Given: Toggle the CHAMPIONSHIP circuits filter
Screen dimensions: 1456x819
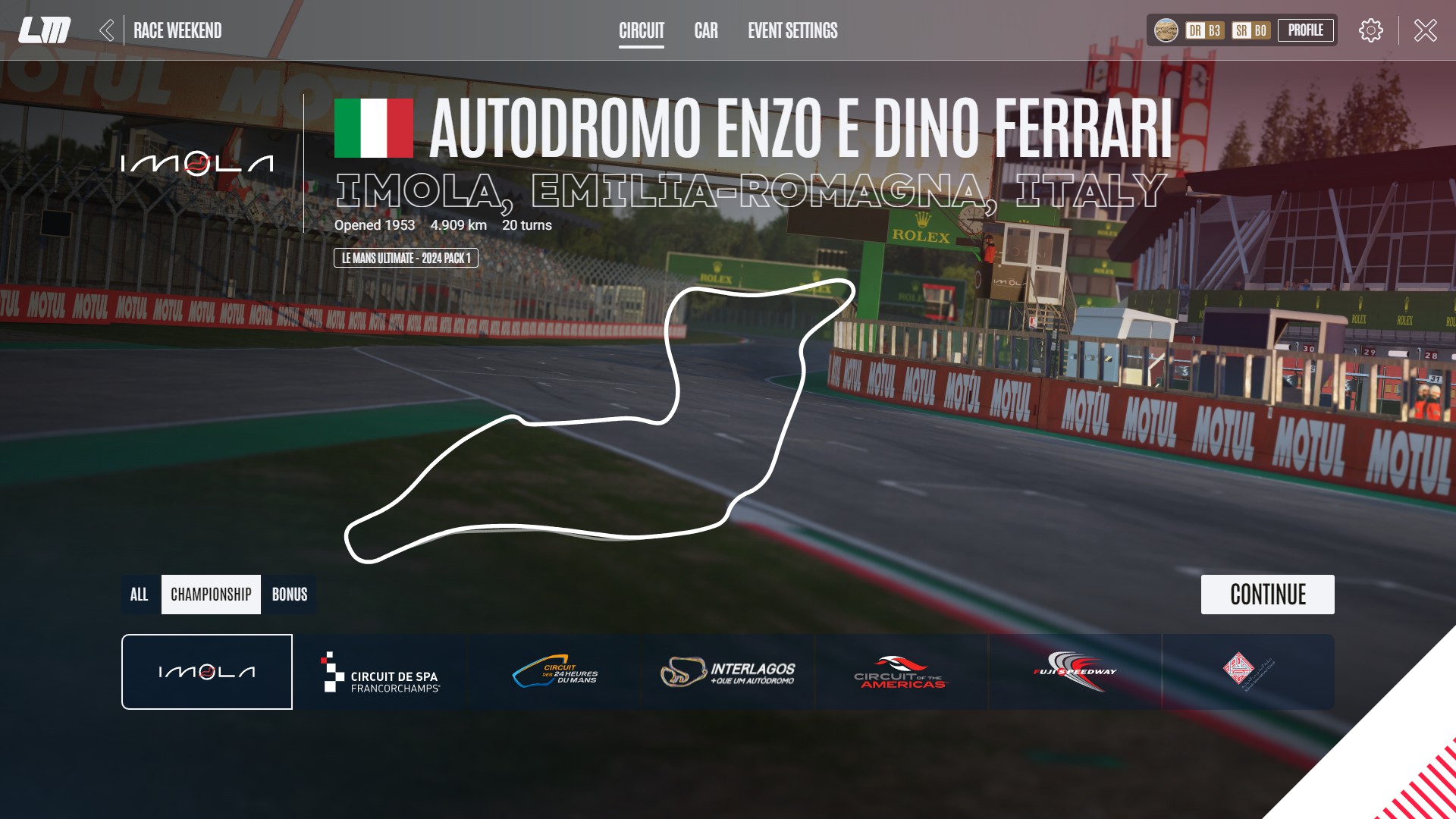Looking at the screenshot, I should pos(211,595).
